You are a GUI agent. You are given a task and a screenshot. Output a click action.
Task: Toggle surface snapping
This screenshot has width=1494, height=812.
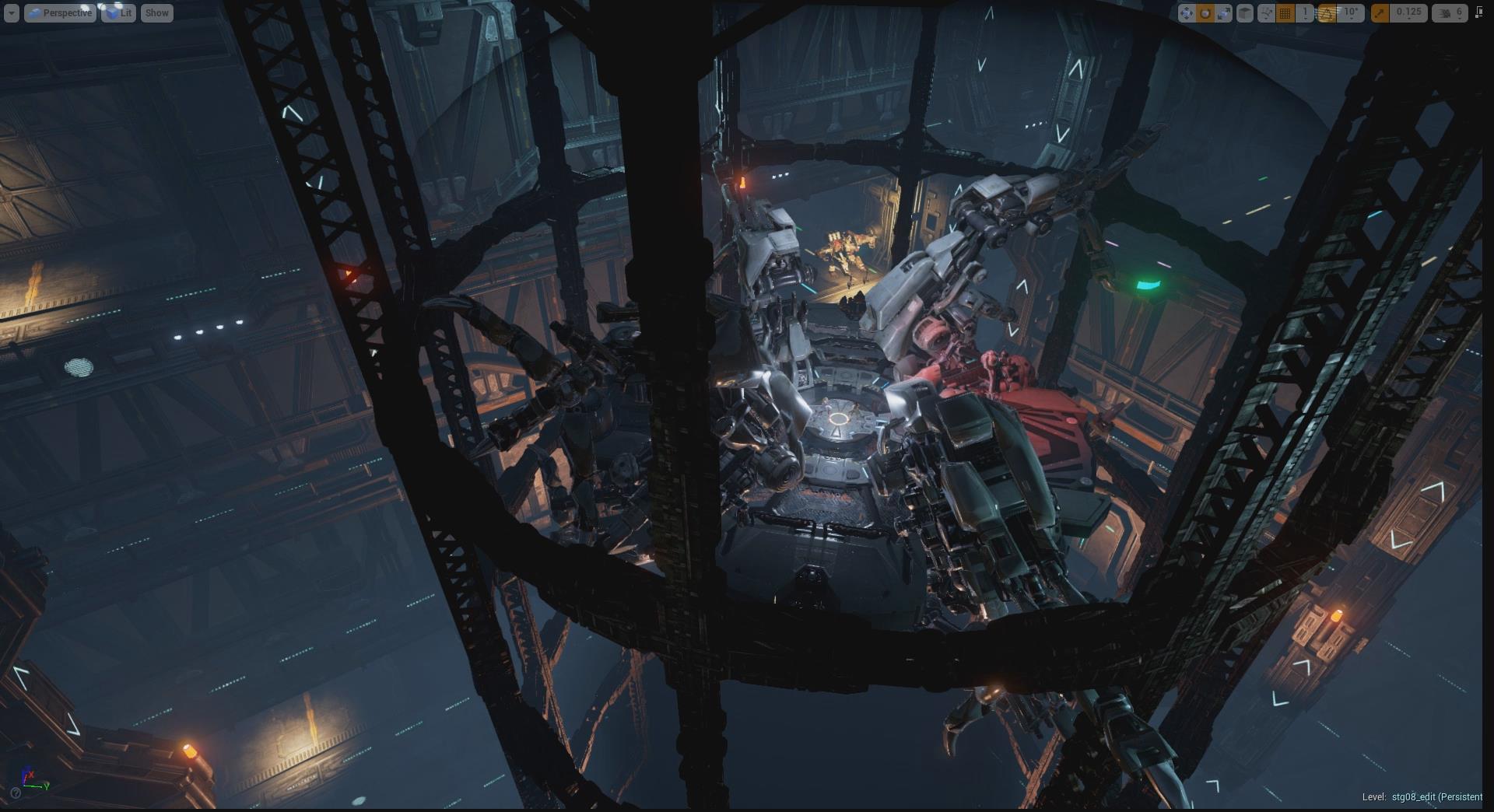point(1266,13)
